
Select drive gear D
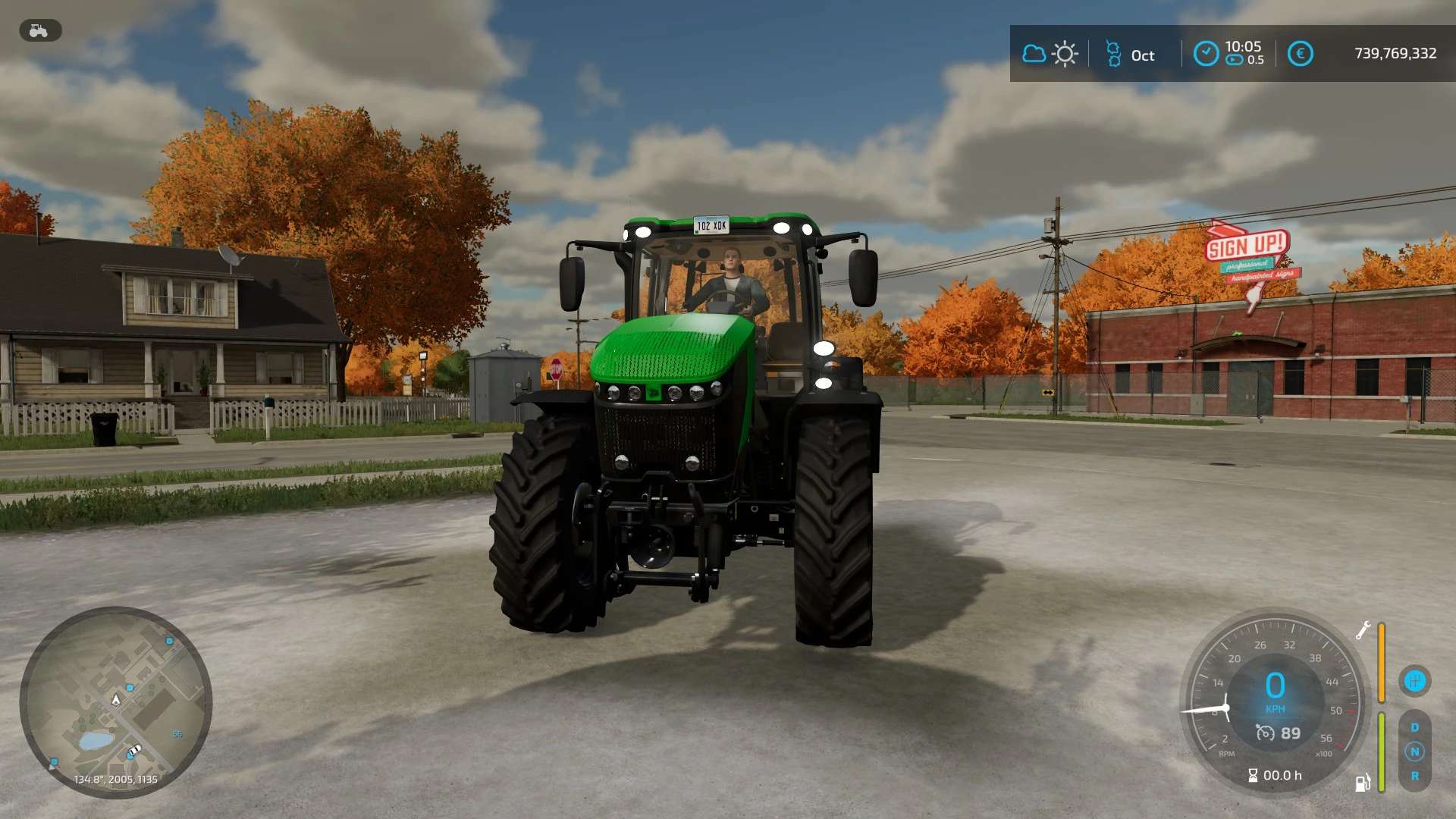coord(1414,727)
